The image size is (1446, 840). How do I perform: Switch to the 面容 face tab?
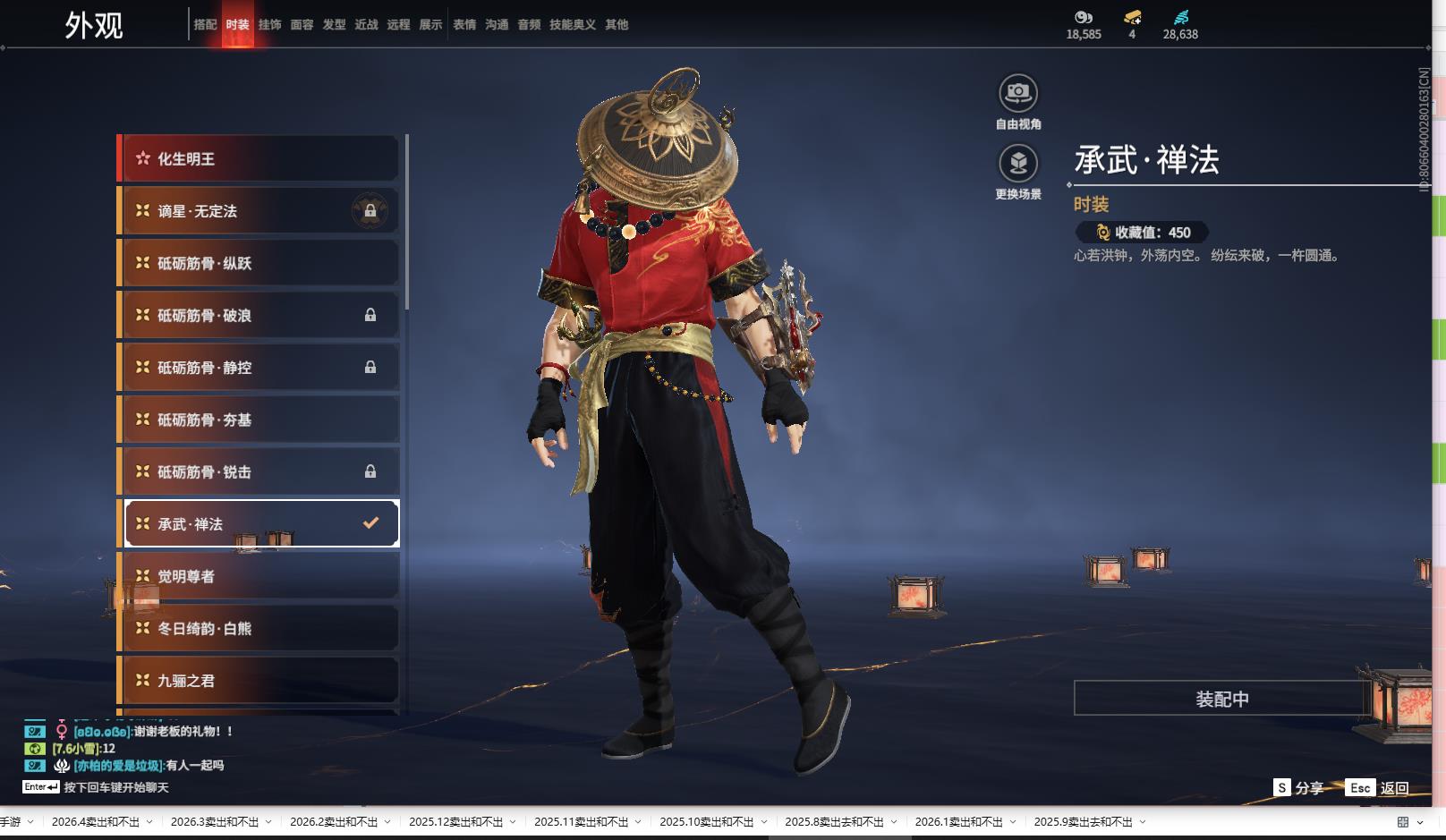tap(302, 25)
